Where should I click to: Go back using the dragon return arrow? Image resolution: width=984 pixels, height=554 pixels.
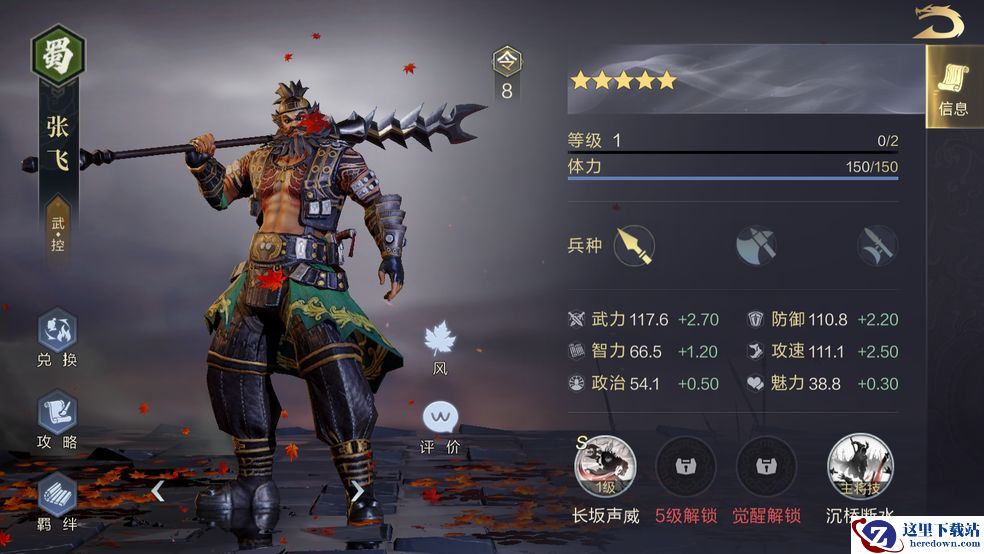click(938, 22)
